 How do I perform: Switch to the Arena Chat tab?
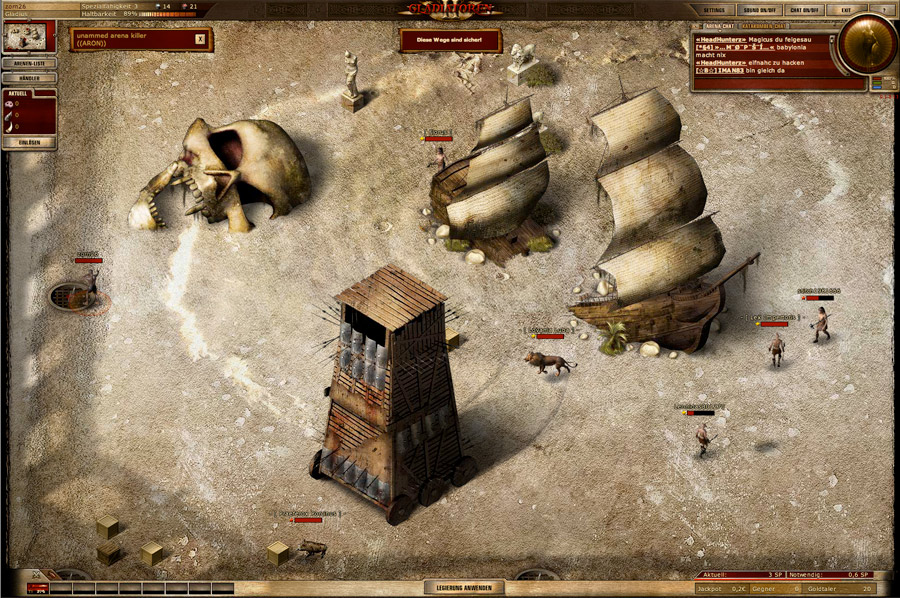coord(722,28)
